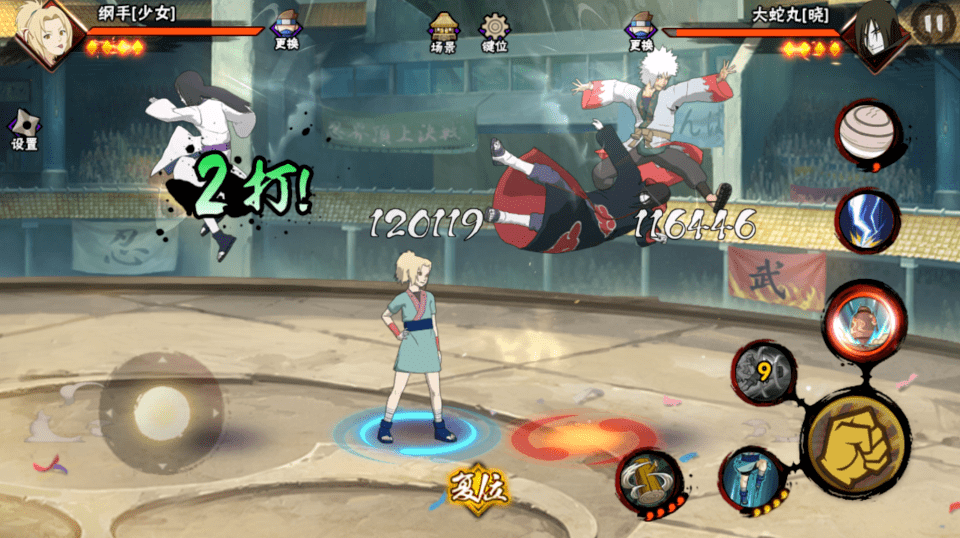960x538 pixels.
Task: Activate the lightning bolt skill icon
Action: pos(866,220)
